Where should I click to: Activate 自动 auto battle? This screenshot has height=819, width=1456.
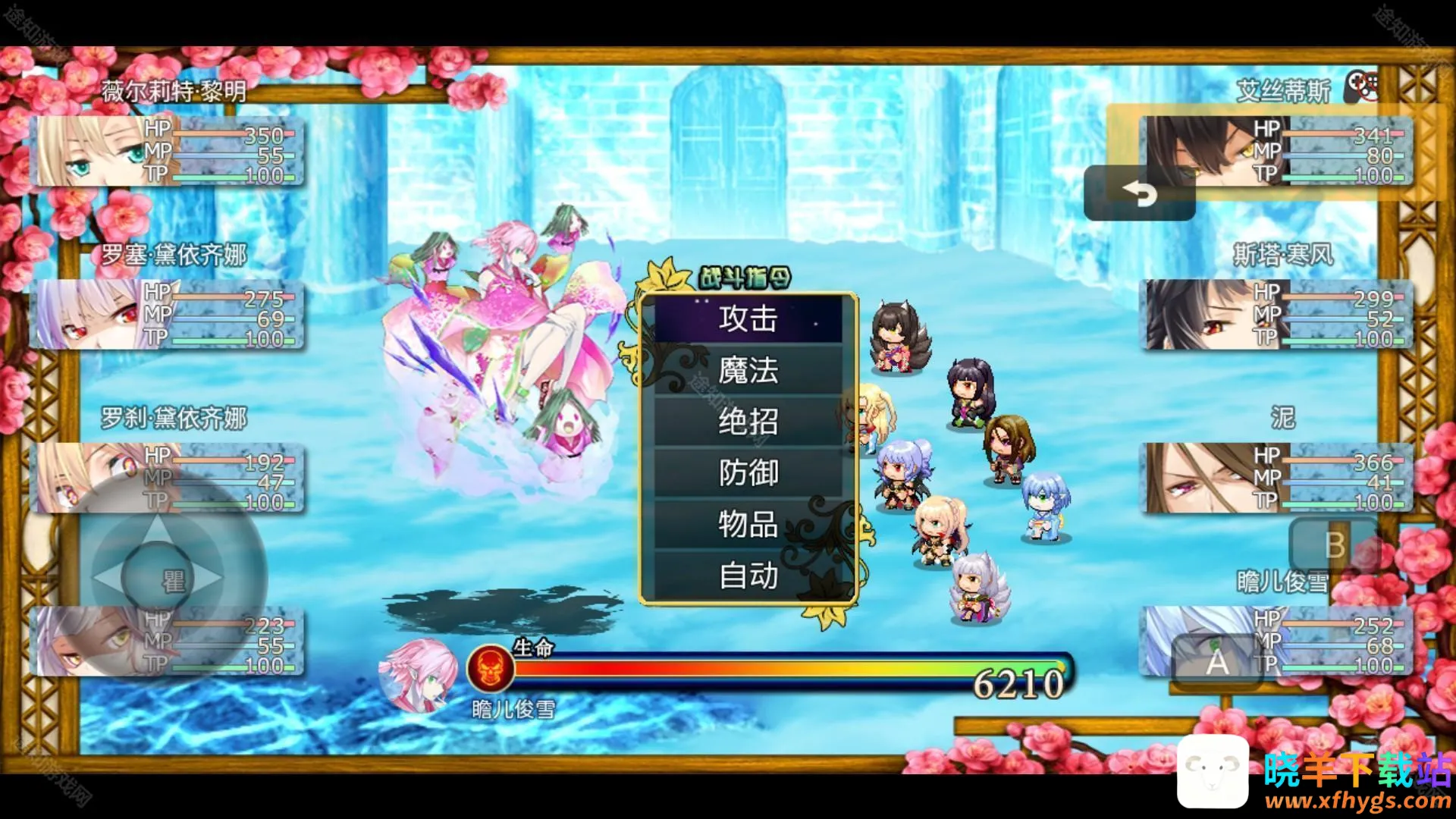748,576
